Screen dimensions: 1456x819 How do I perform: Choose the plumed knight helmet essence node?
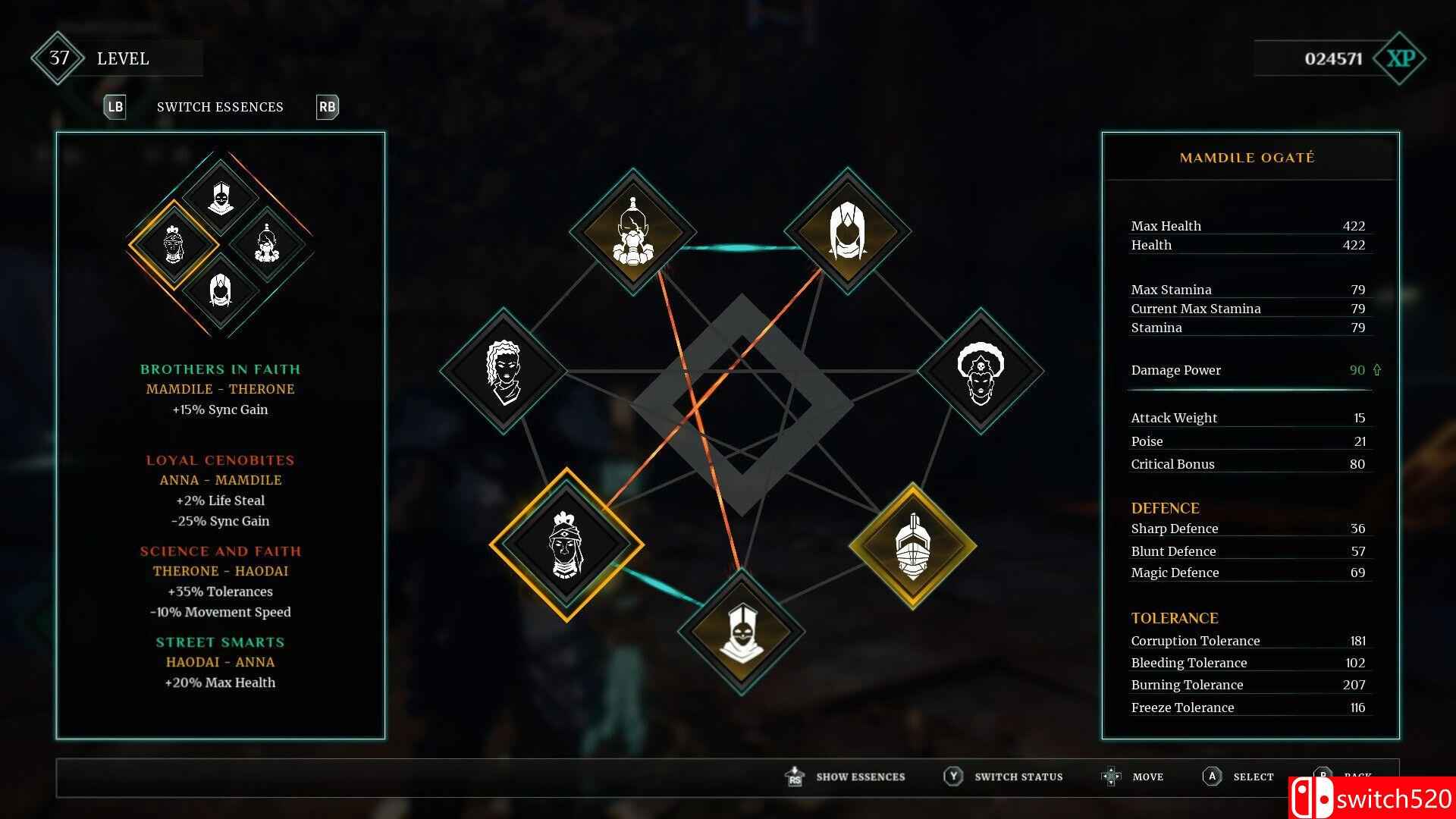tap(912, 546)
